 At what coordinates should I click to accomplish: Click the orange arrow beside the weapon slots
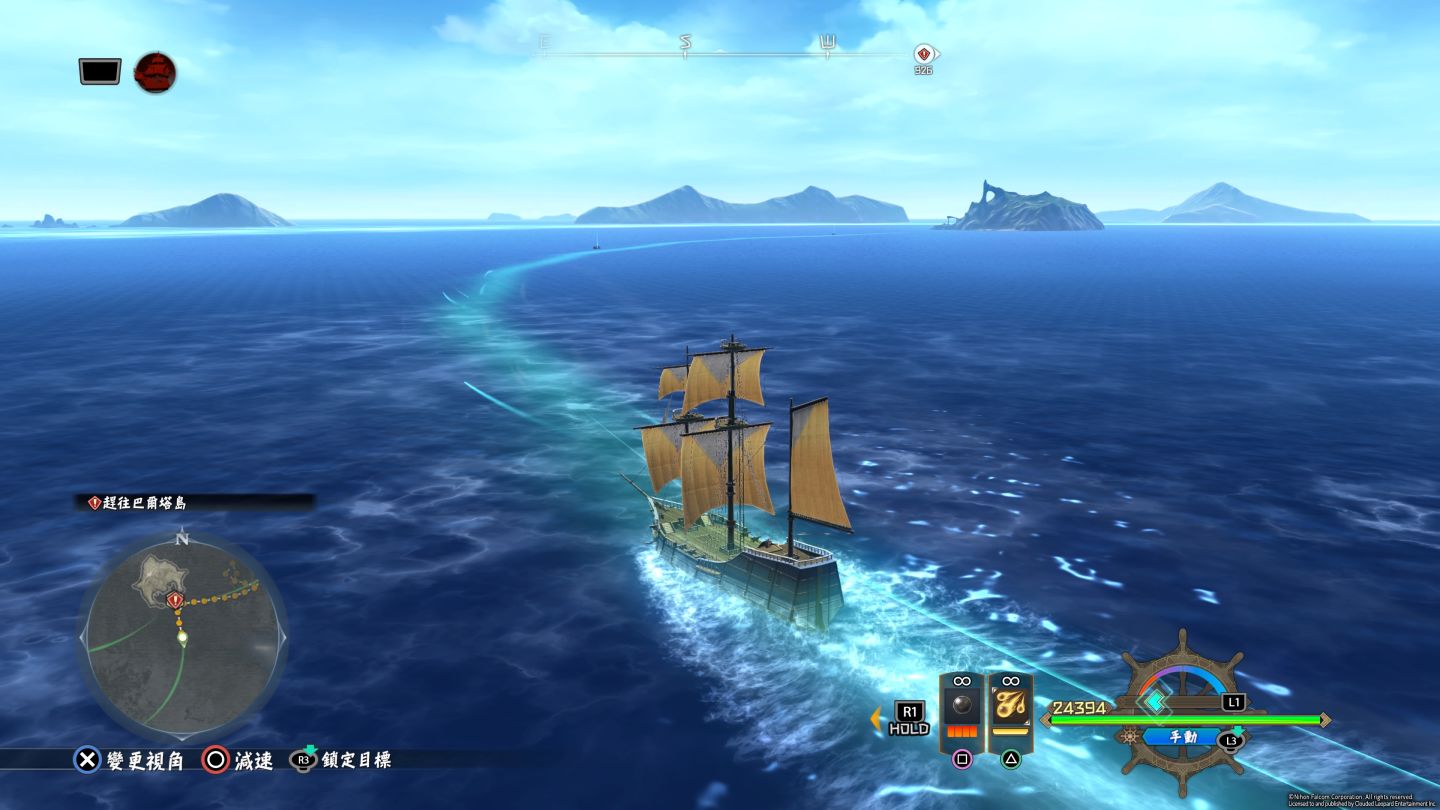coord(876,717)
